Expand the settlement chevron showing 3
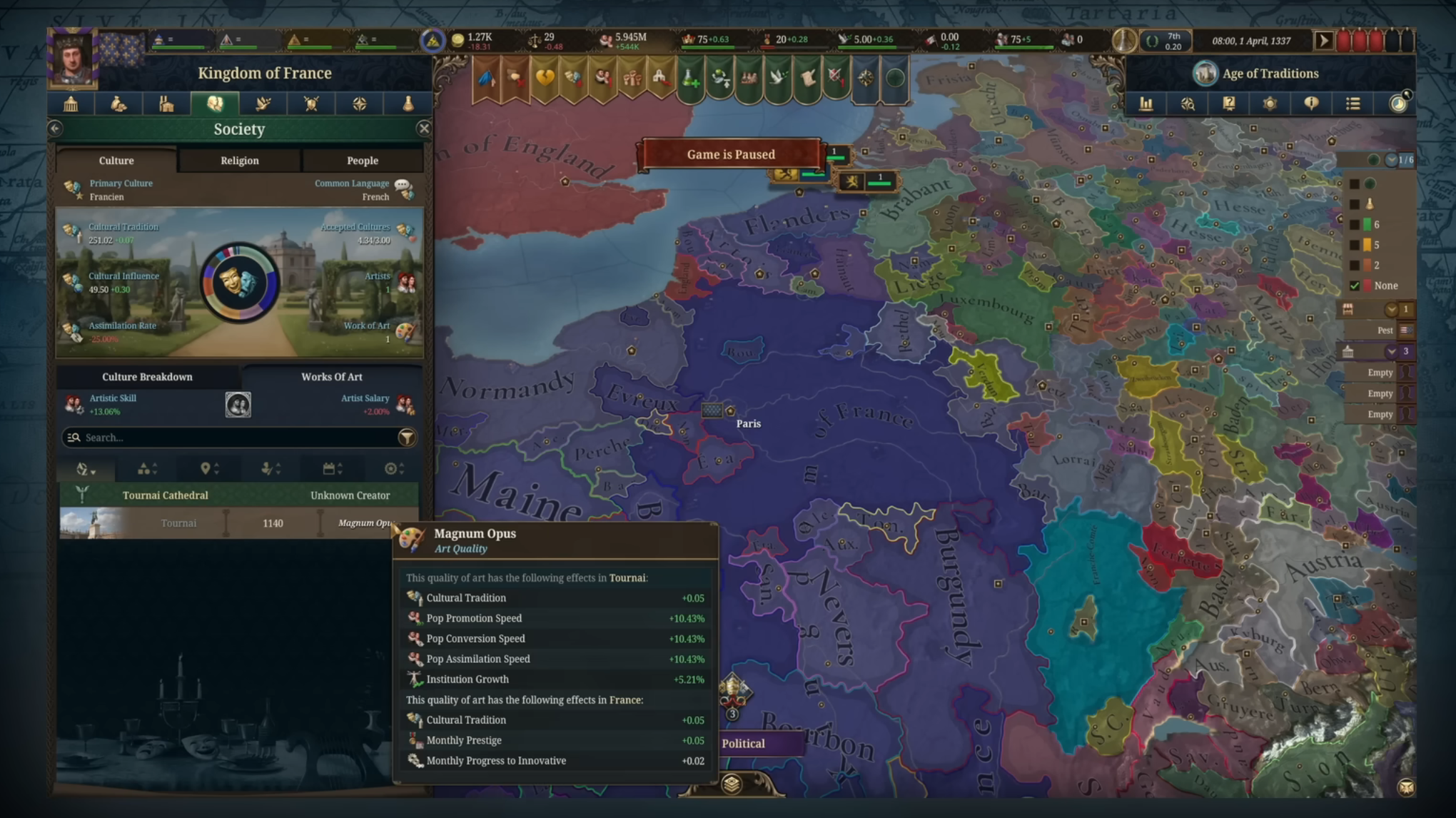The image size is (1456, 818). click(1390, 351)
